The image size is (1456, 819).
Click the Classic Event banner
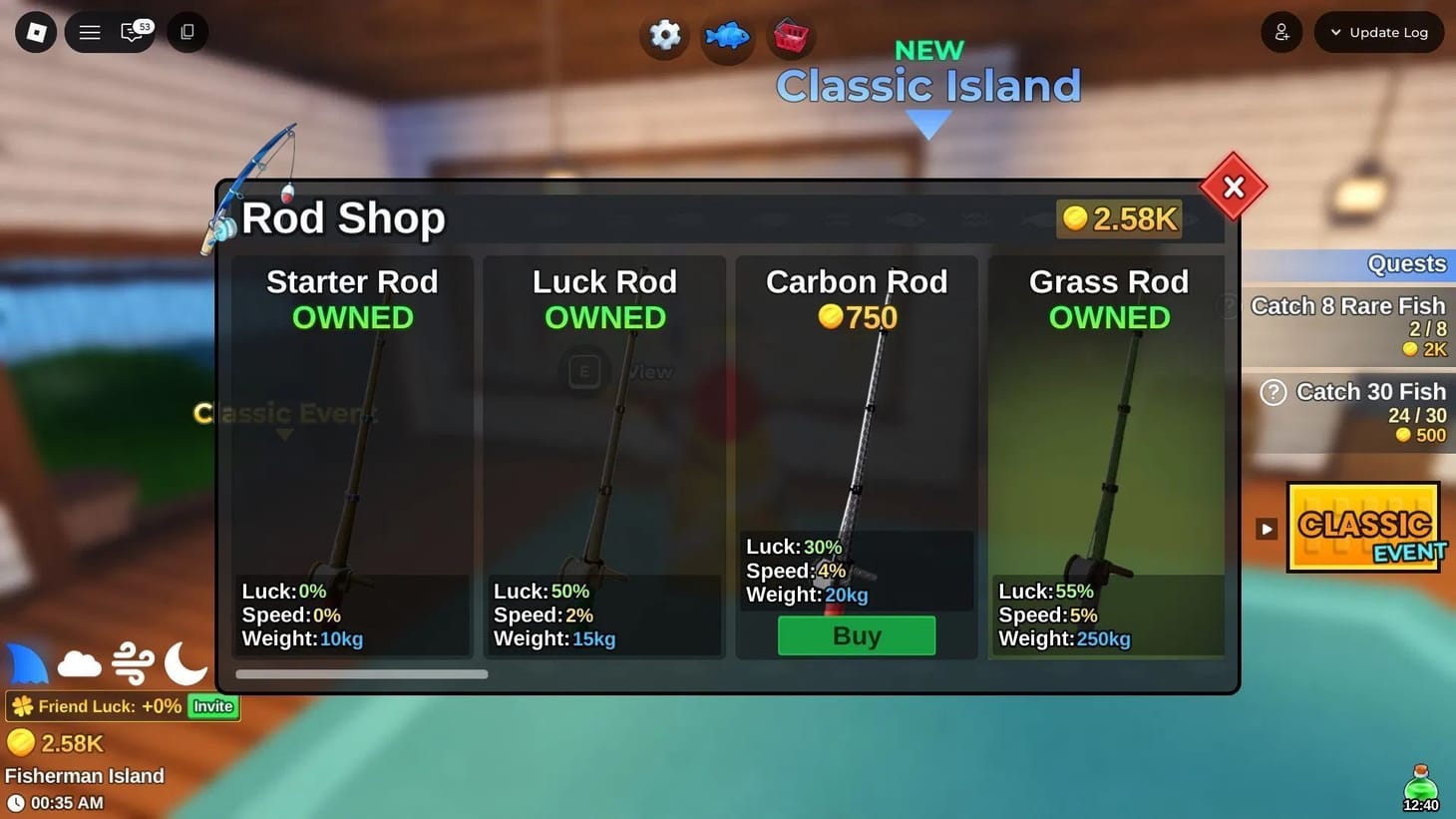(x=1363, y=528)
